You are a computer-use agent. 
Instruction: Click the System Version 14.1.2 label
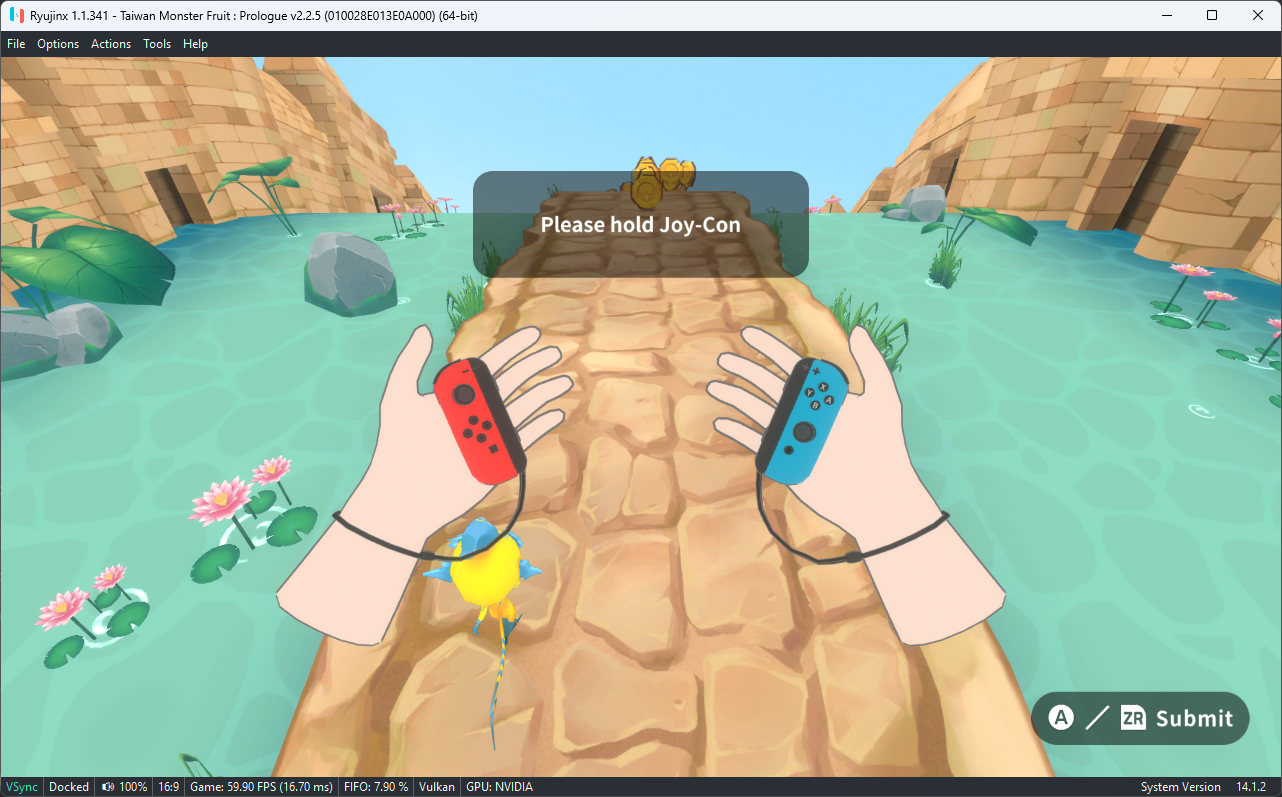point(1209,786)
